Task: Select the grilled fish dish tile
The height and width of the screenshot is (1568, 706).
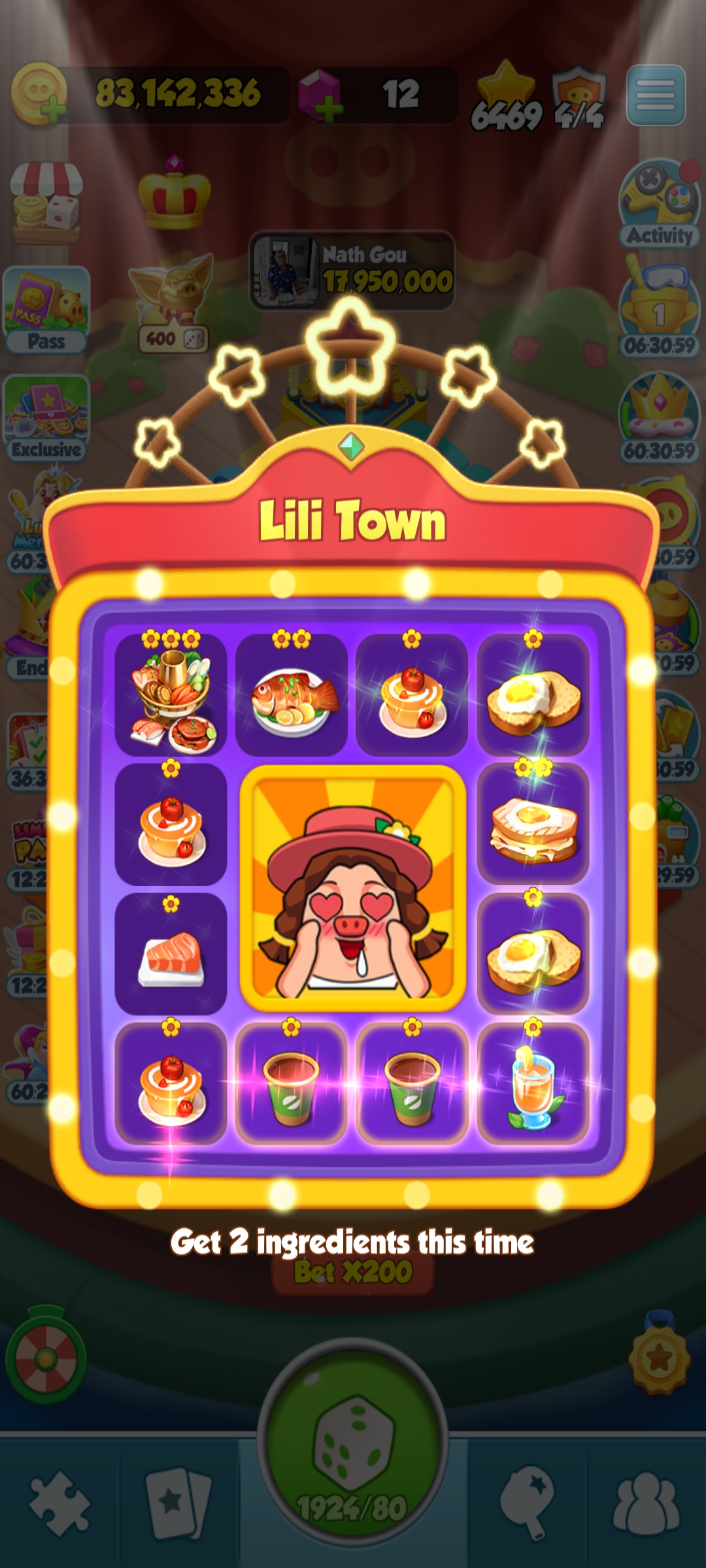Action: (292, 694)
